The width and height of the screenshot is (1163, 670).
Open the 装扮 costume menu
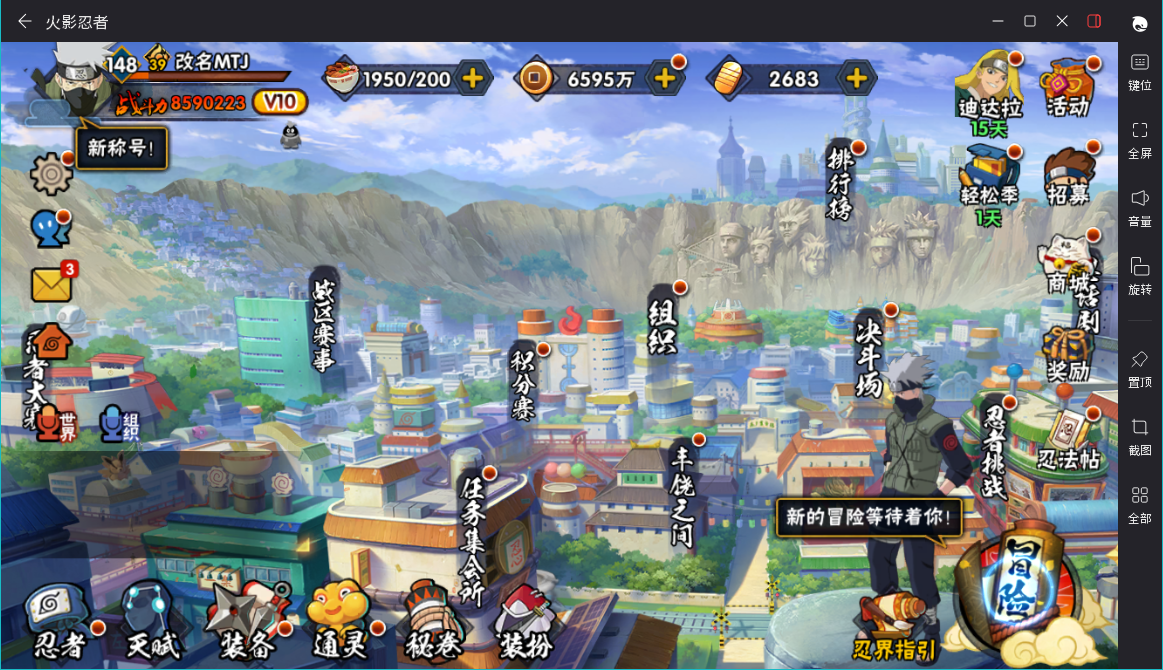click(524, 622)
